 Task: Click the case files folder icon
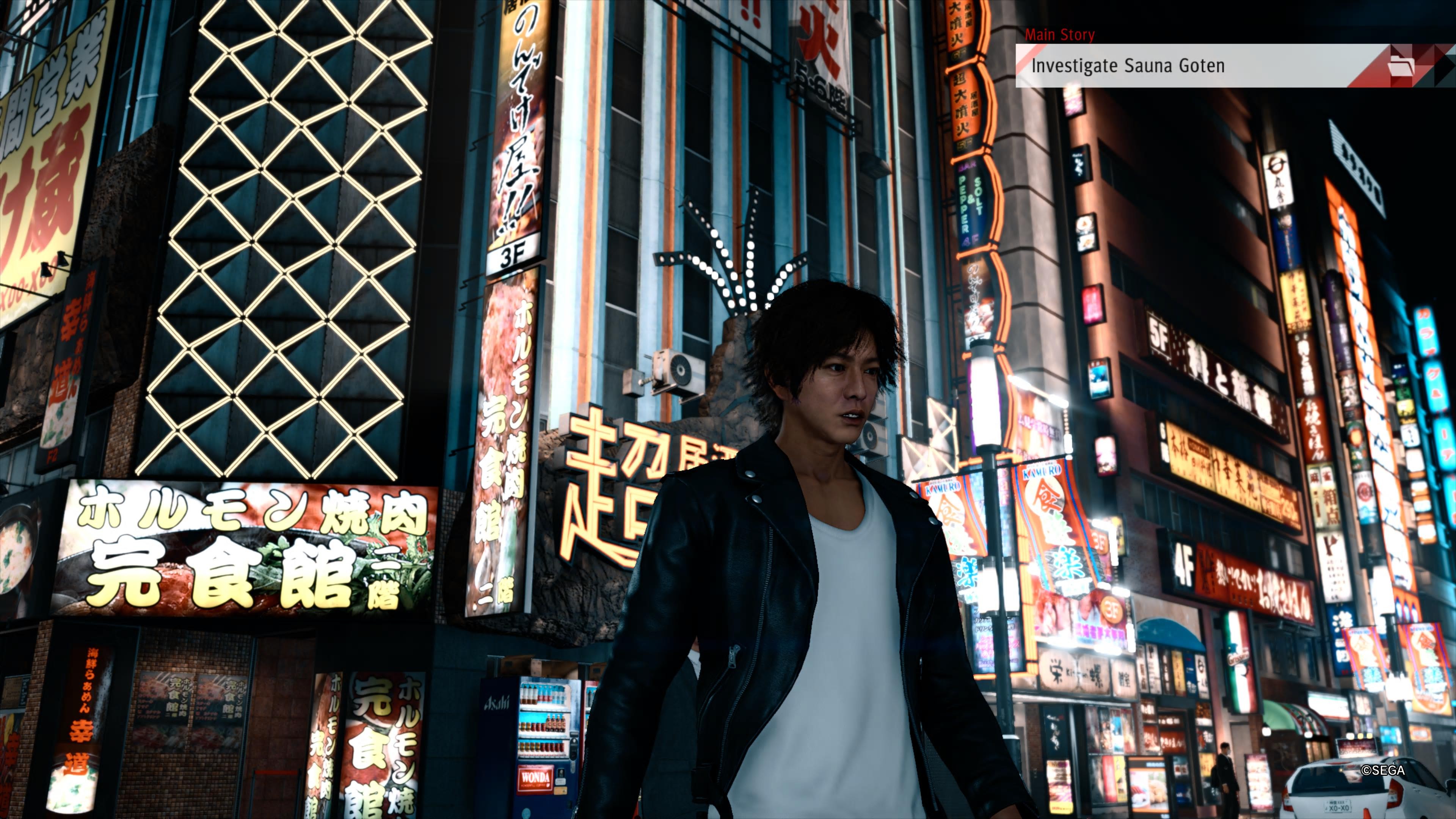coord(1400,66)
